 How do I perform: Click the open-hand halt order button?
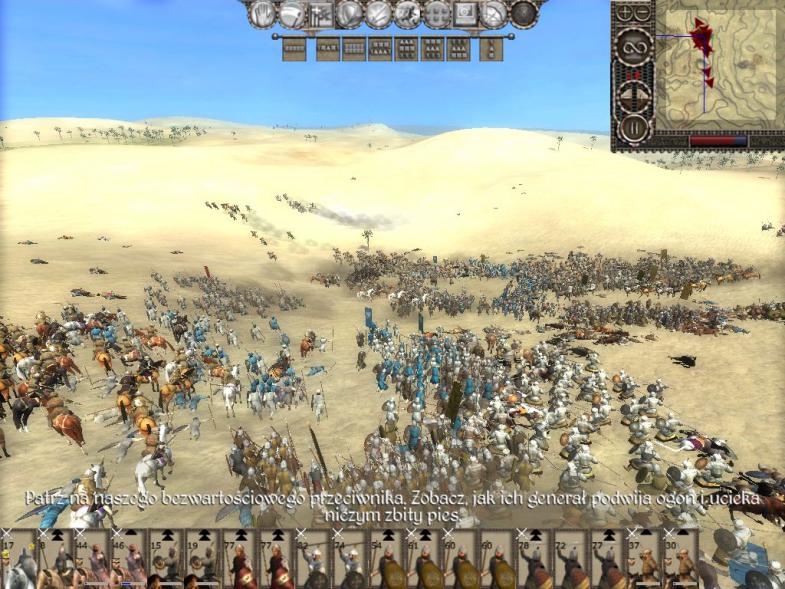click(x=262, y=14)
